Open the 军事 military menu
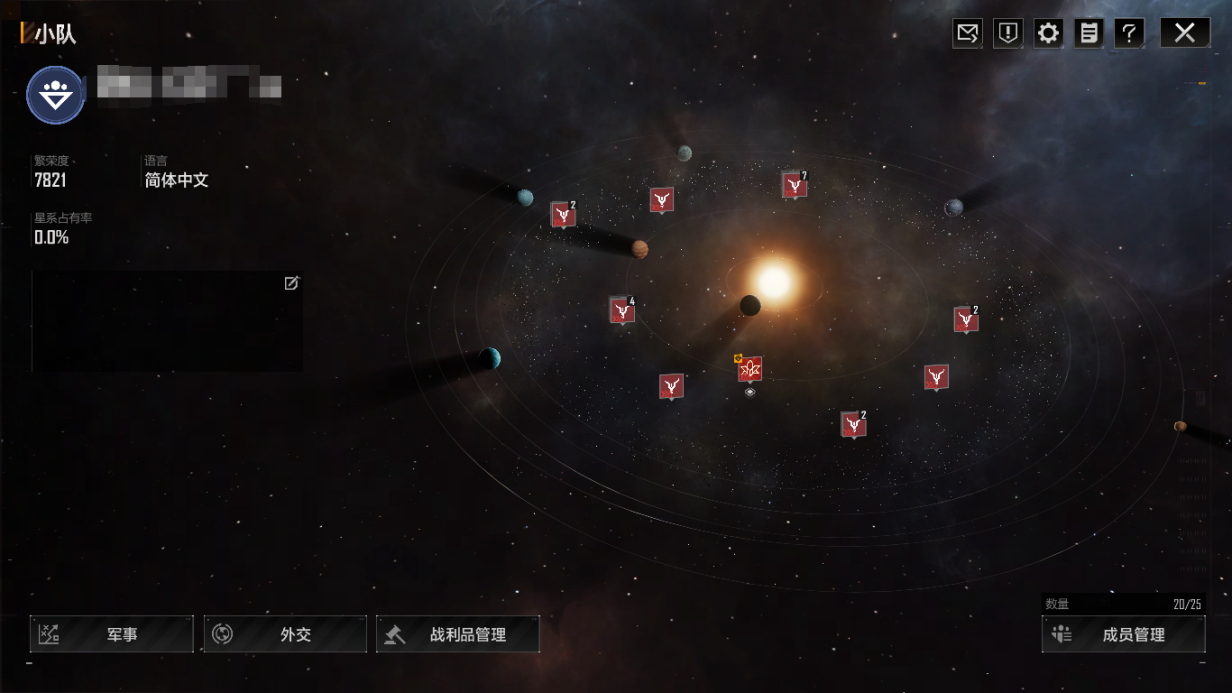1232x693 pixels. 111,634
